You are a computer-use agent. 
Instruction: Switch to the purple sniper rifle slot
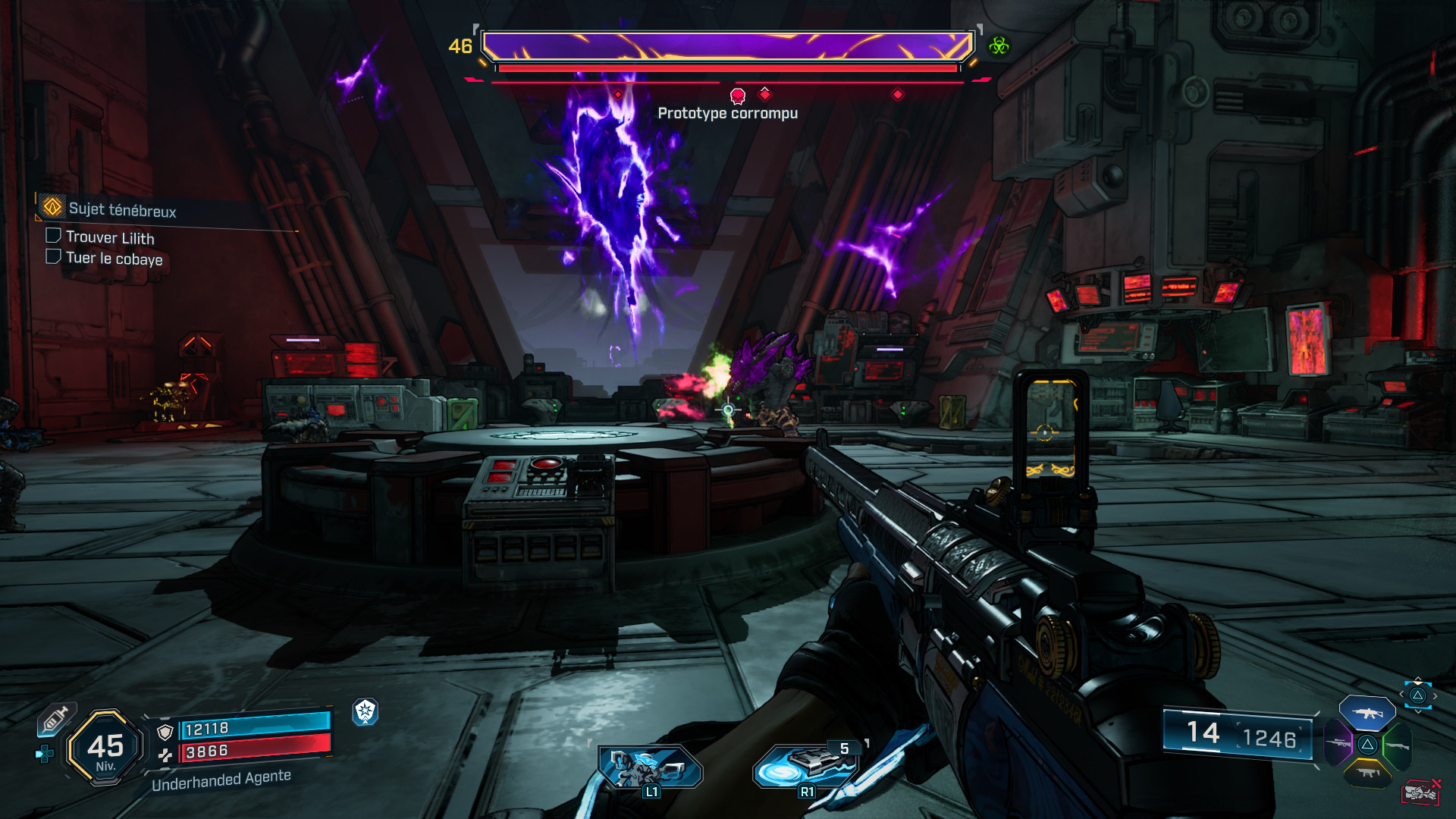(x=1338, y=743)
